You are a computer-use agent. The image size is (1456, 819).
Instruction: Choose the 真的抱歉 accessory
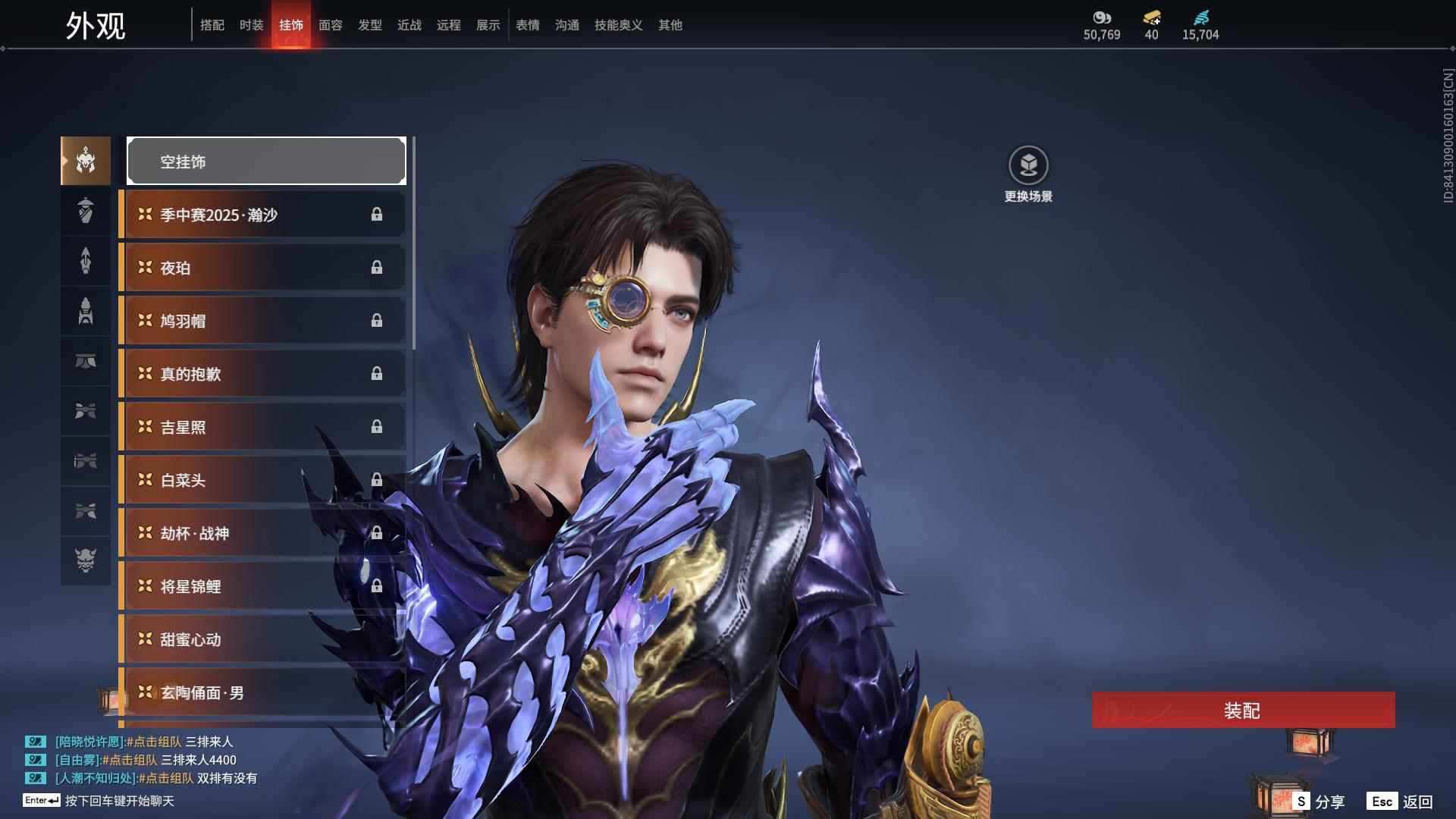pyautogui.click(x=262, y=374)
